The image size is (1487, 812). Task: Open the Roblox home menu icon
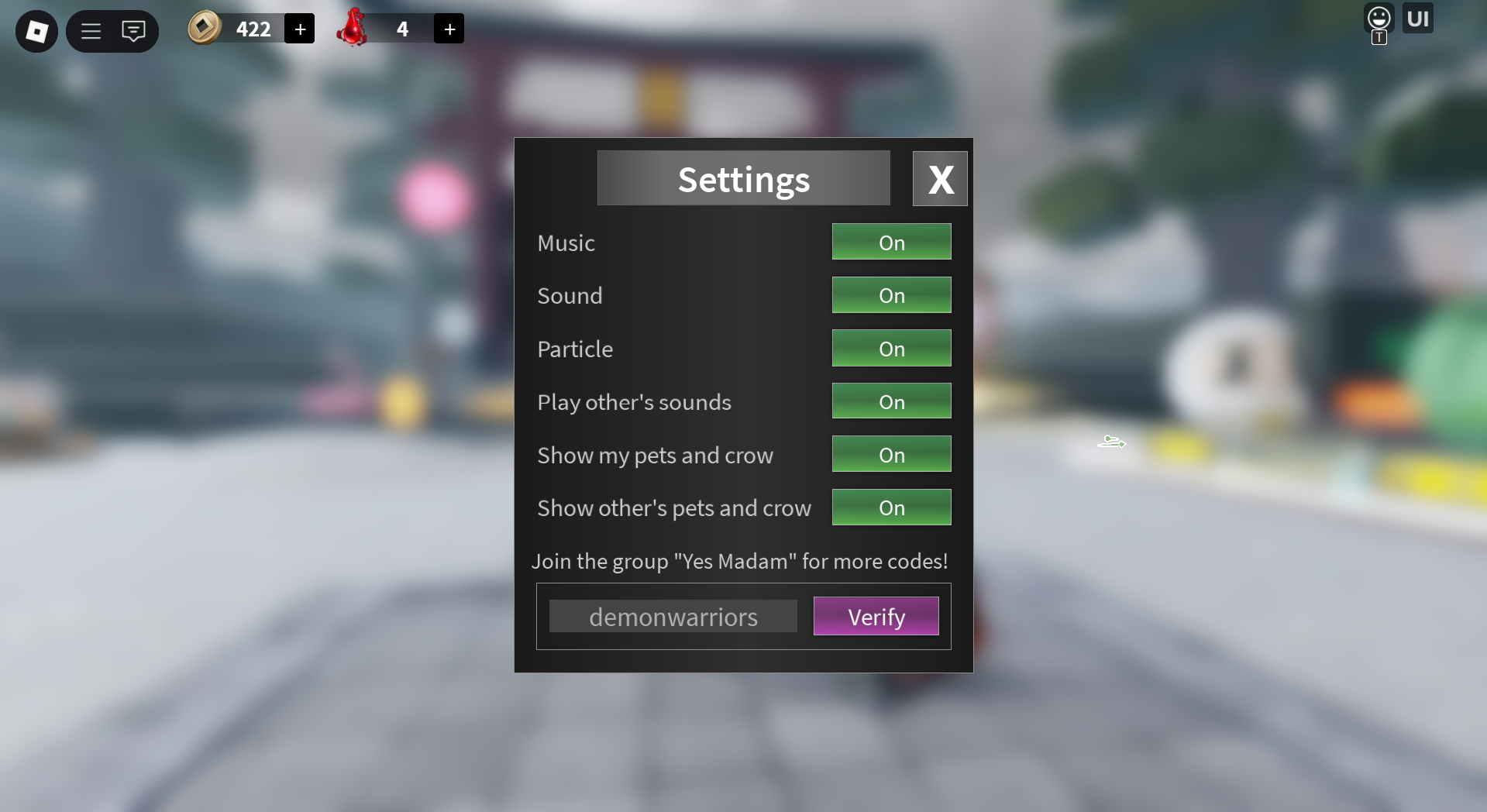click(36, 31)
